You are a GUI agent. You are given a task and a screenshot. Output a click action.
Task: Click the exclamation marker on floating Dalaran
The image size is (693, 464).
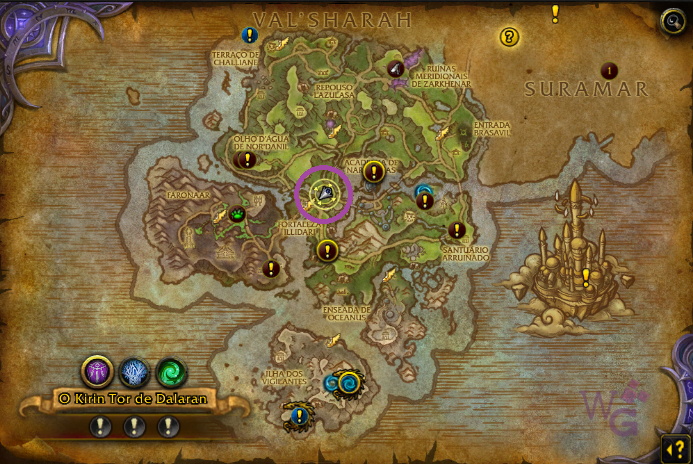coord(586,276)
